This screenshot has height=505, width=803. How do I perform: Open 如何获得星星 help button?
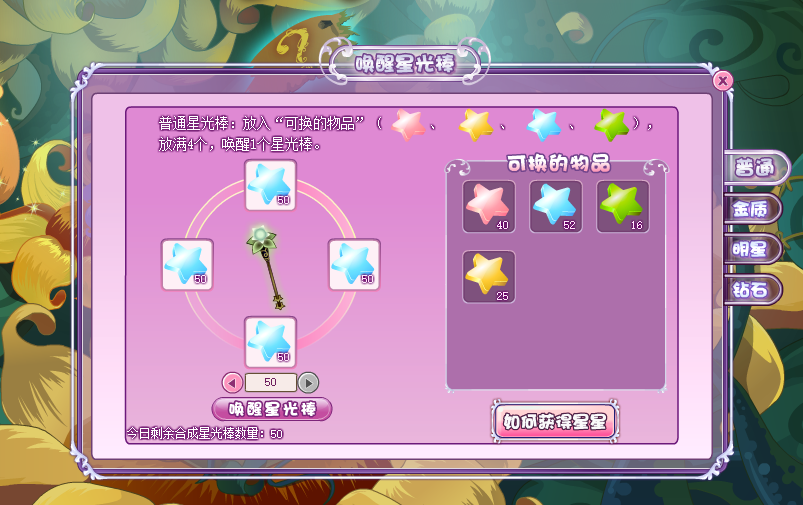(555, 421)
